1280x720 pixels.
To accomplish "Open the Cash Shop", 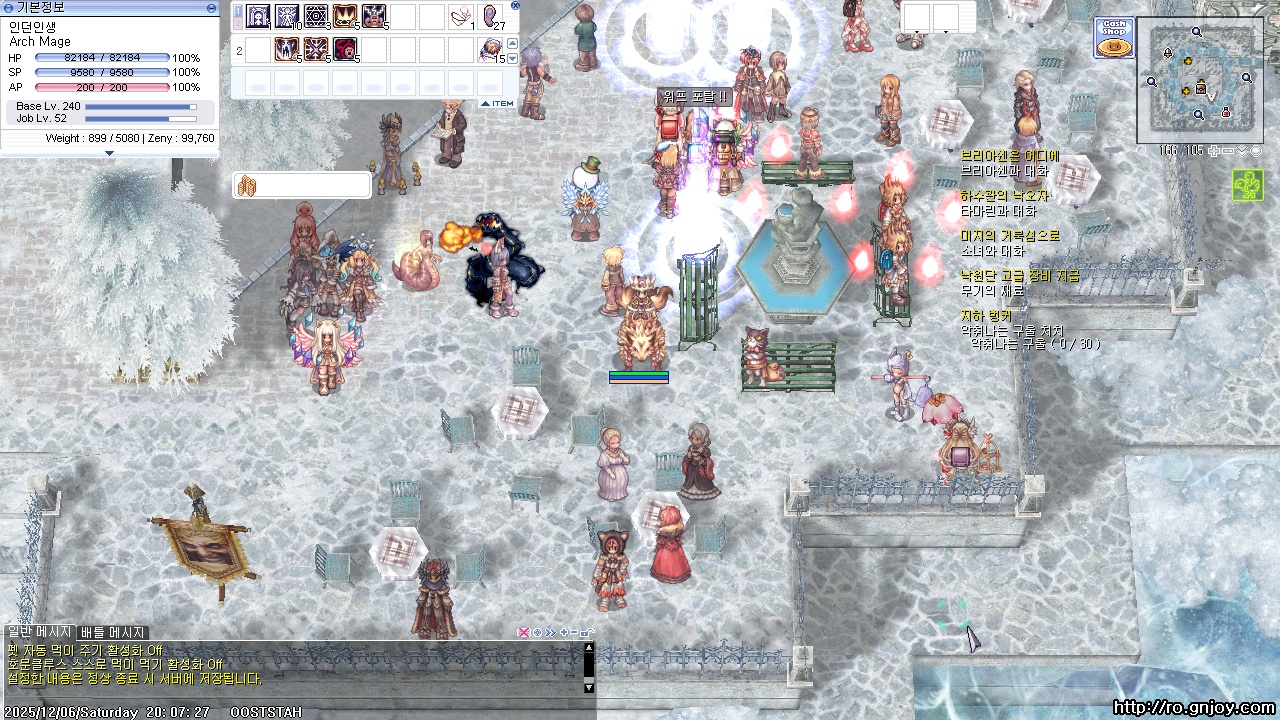I will pyautogui.click(x=1113, y=37).
